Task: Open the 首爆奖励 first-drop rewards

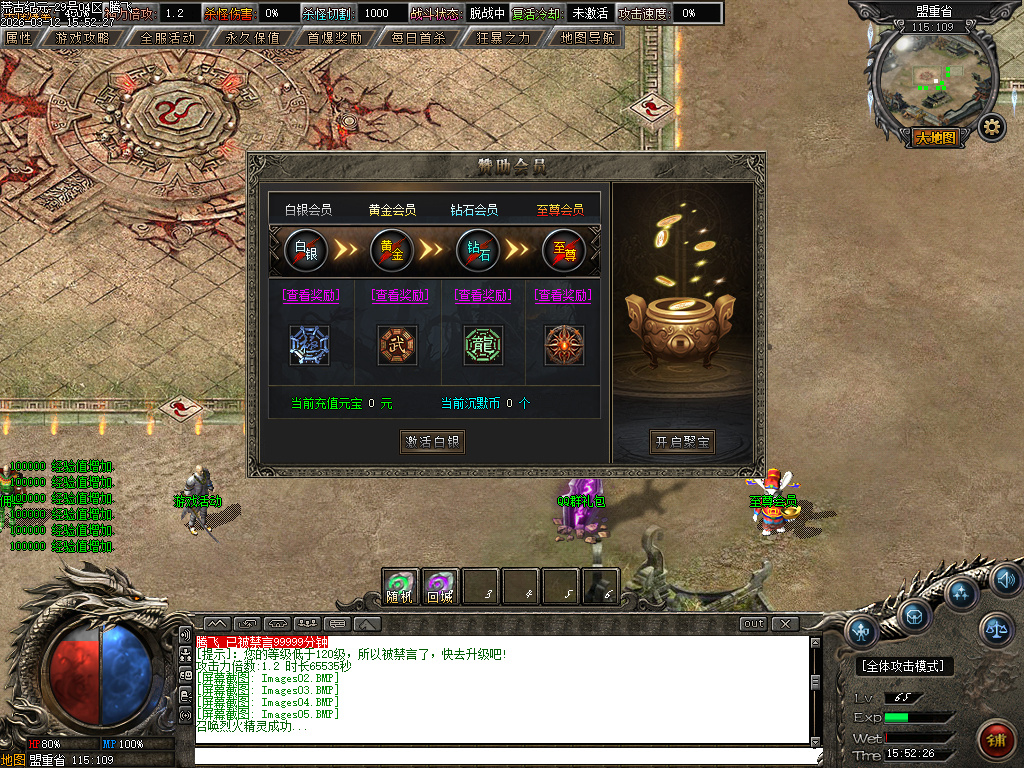Action: [334, 38]
